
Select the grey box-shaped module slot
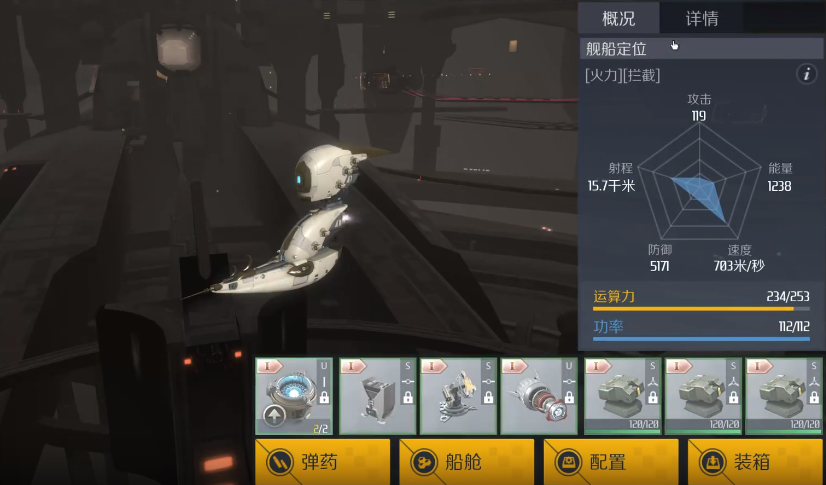(375, 396)
